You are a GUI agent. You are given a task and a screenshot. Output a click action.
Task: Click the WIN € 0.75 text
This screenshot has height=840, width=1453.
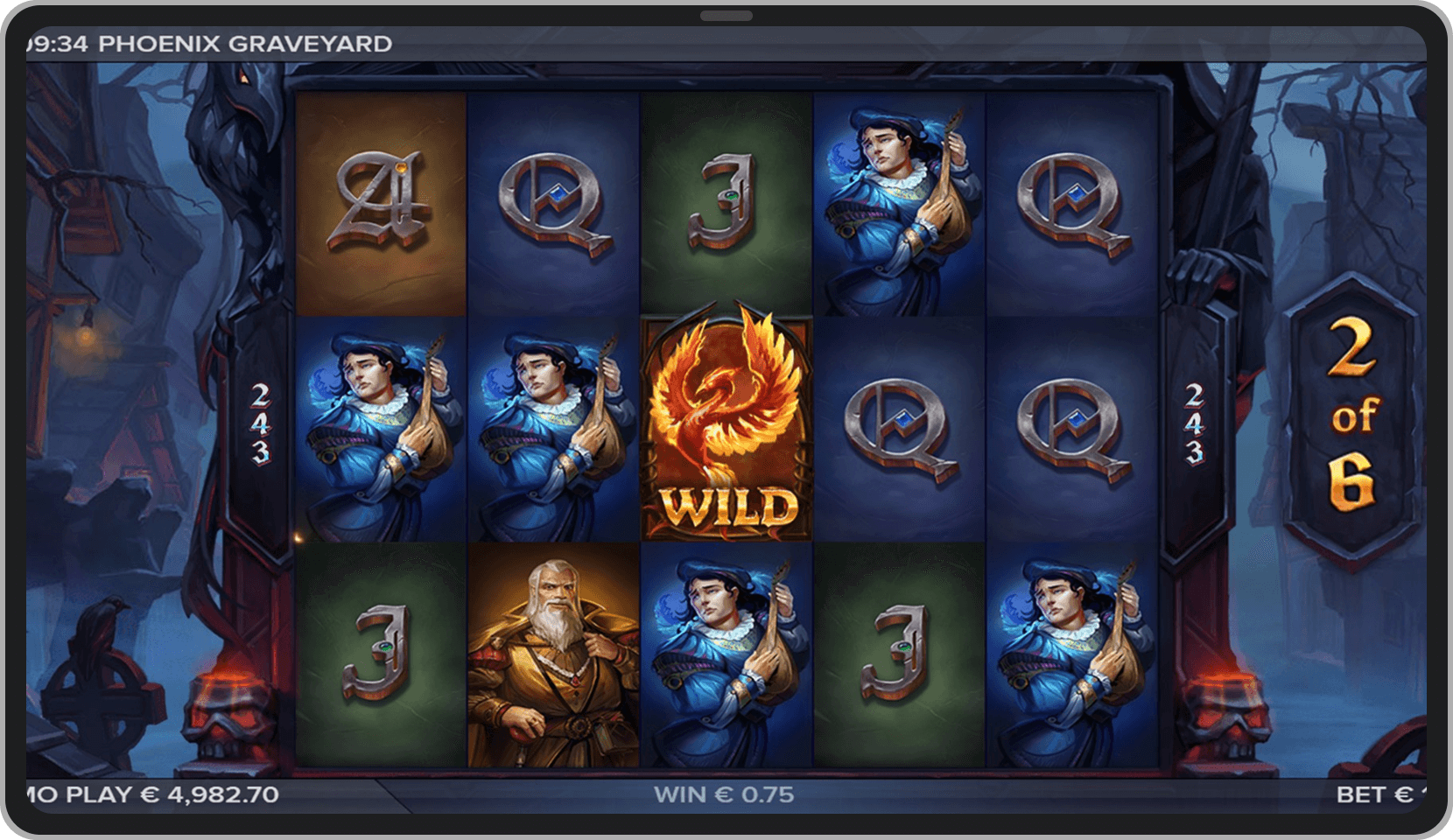coord(725,794)
